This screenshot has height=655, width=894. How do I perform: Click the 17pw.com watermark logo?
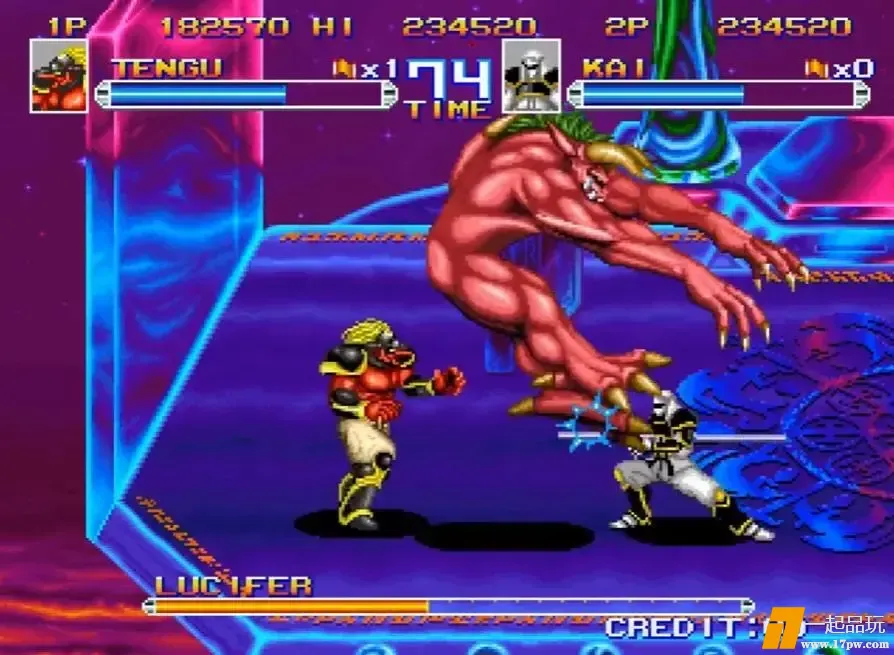pyautogui.click(x=838, y=630)
